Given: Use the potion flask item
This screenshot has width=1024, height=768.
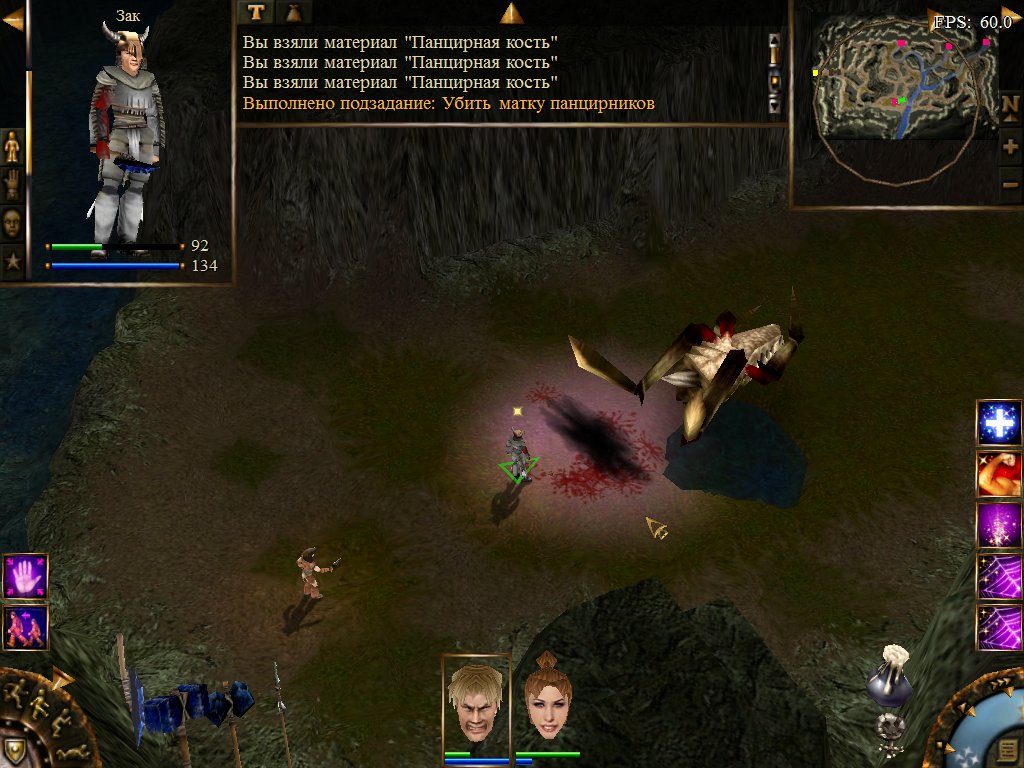Looking at the screenshot, I should (889, 680).
